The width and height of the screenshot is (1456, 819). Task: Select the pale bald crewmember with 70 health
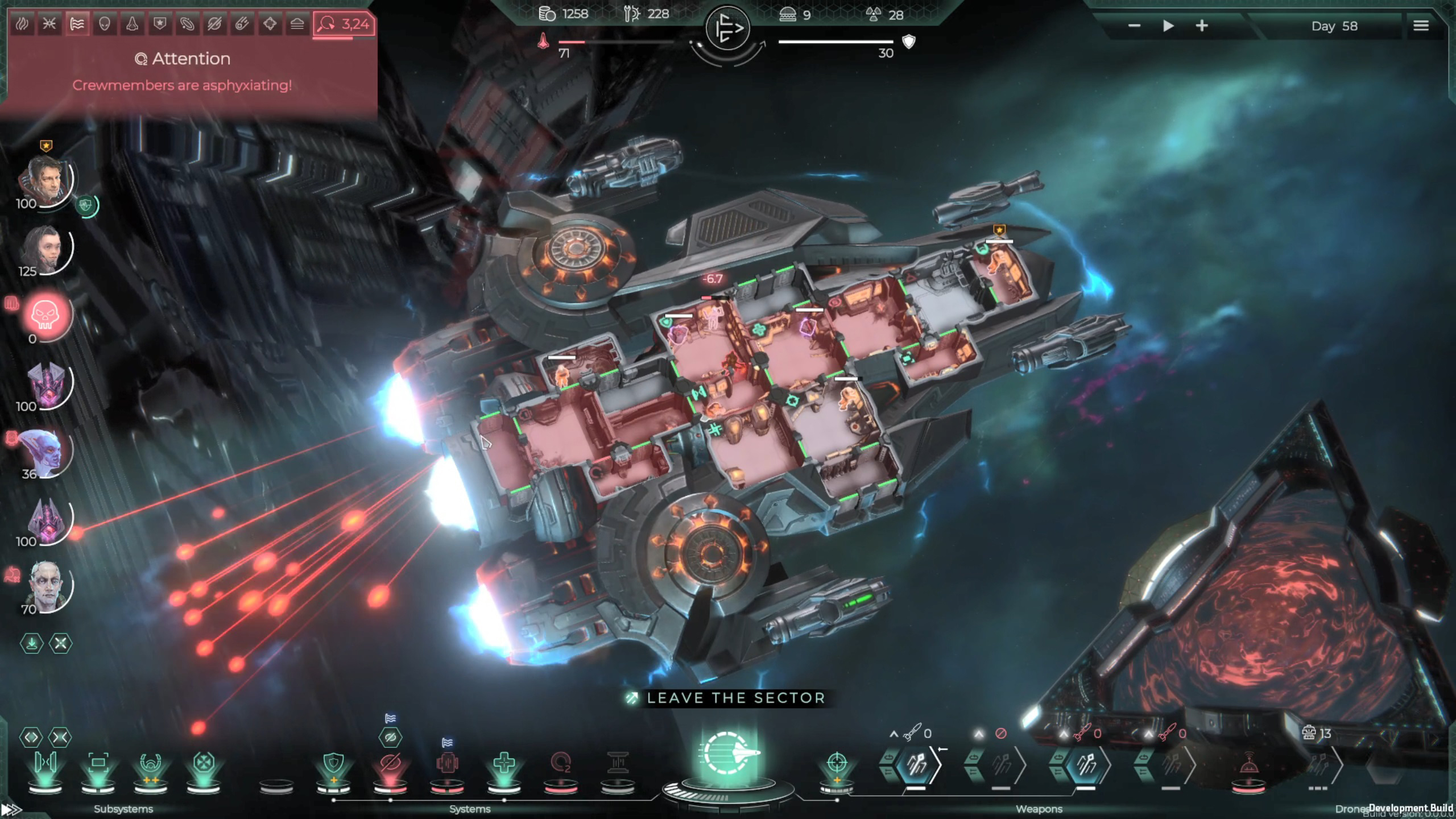click(45, 585)
